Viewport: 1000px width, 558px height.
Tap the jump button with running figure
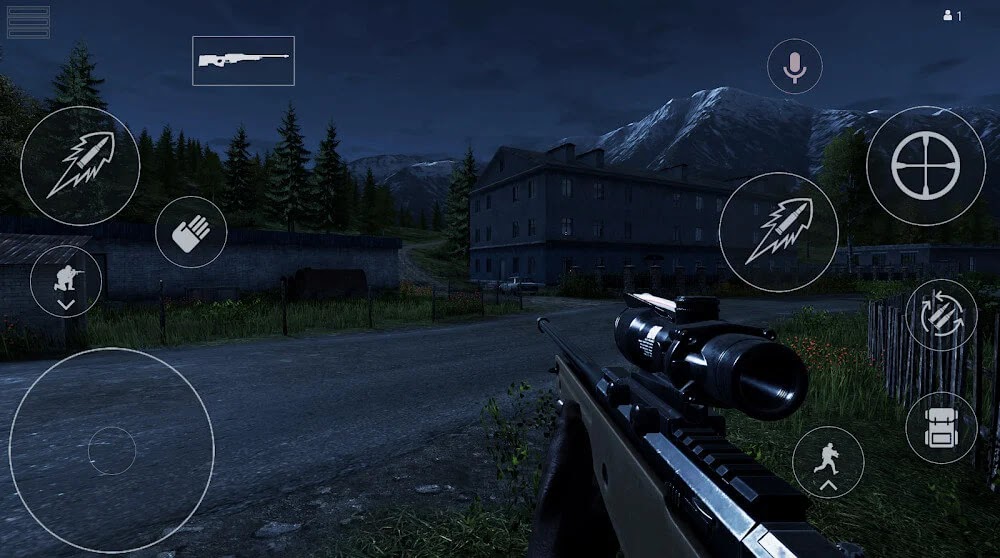828,462
